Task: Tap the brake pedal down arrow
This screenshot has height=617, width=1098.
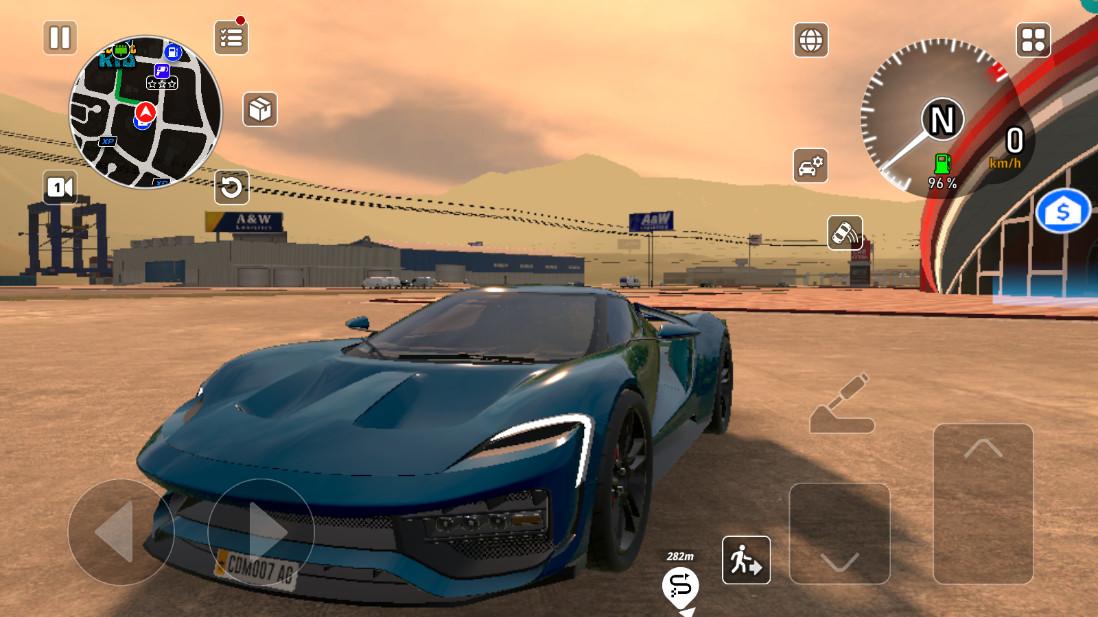Action: point(839,534)
